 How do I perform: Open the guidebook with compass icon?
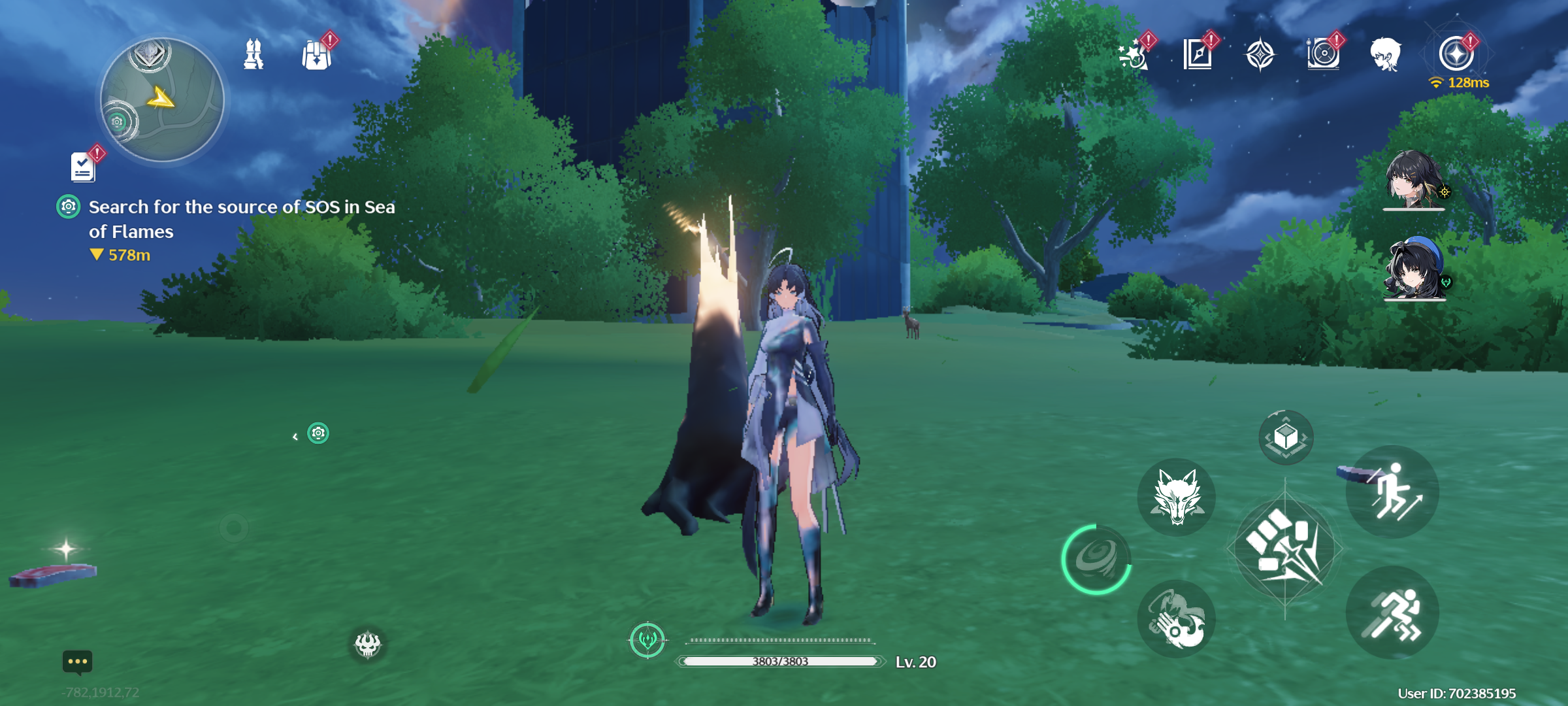click(1198, 54)
